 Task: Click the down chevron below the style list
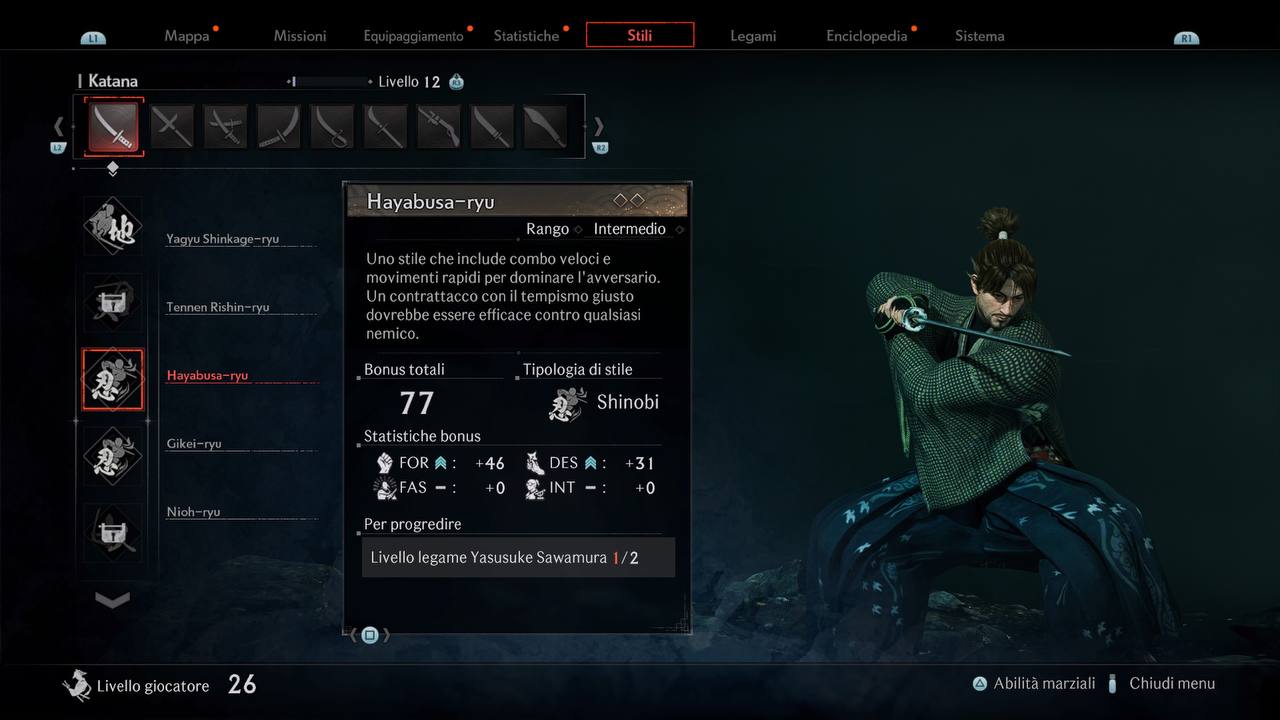pos(112,599)
